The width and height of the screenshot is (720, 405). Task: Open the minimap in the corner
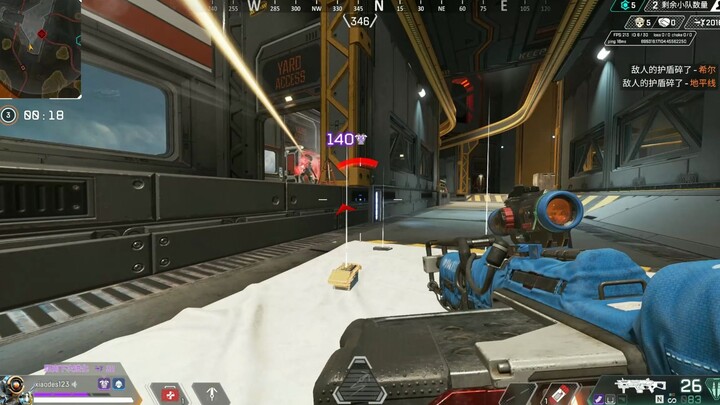[x=40, y=47]
